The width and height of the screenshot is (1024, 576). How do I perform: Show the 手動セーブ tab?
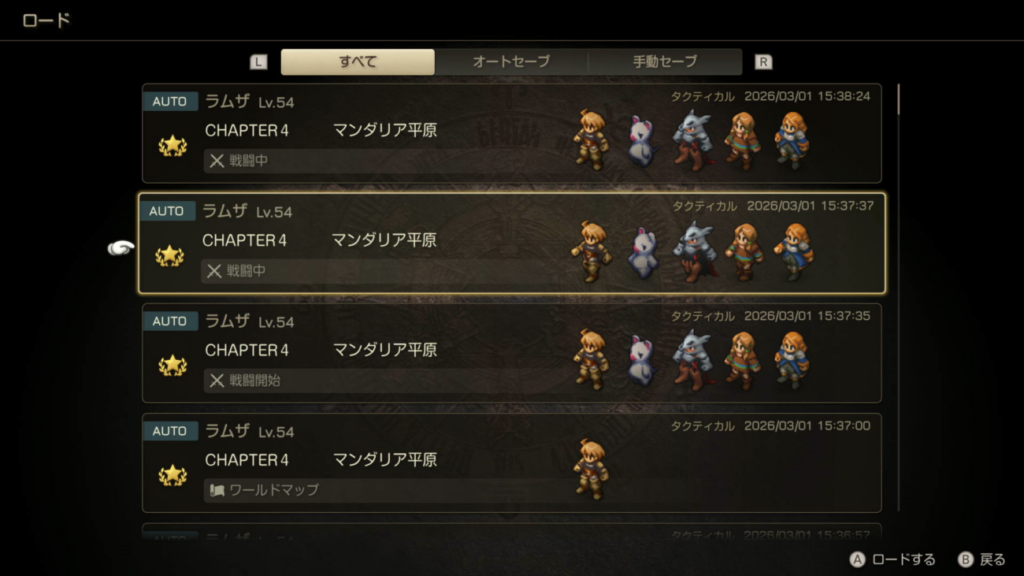665,62
